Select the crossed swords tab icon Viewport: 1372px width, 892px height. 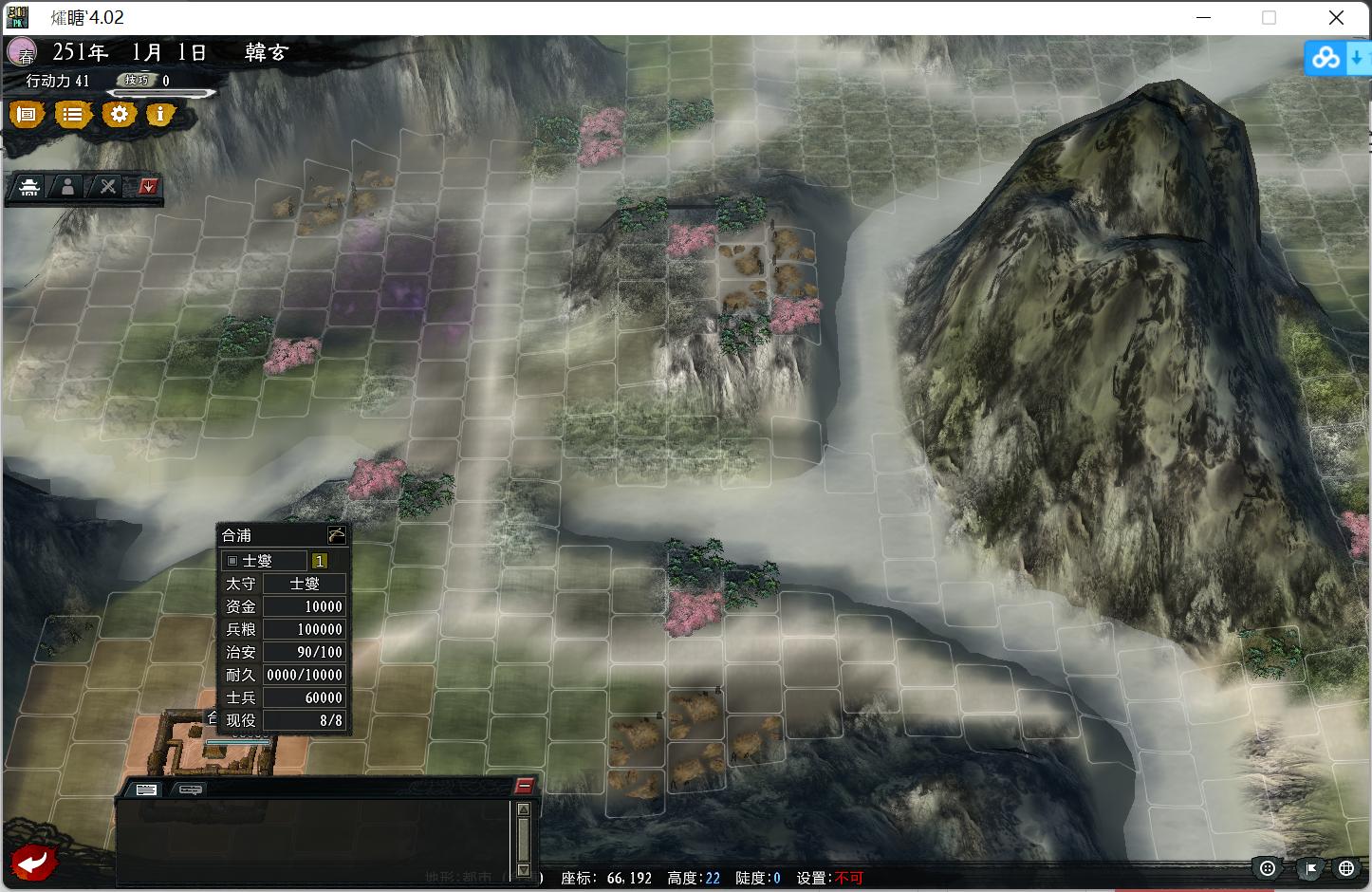108,187
